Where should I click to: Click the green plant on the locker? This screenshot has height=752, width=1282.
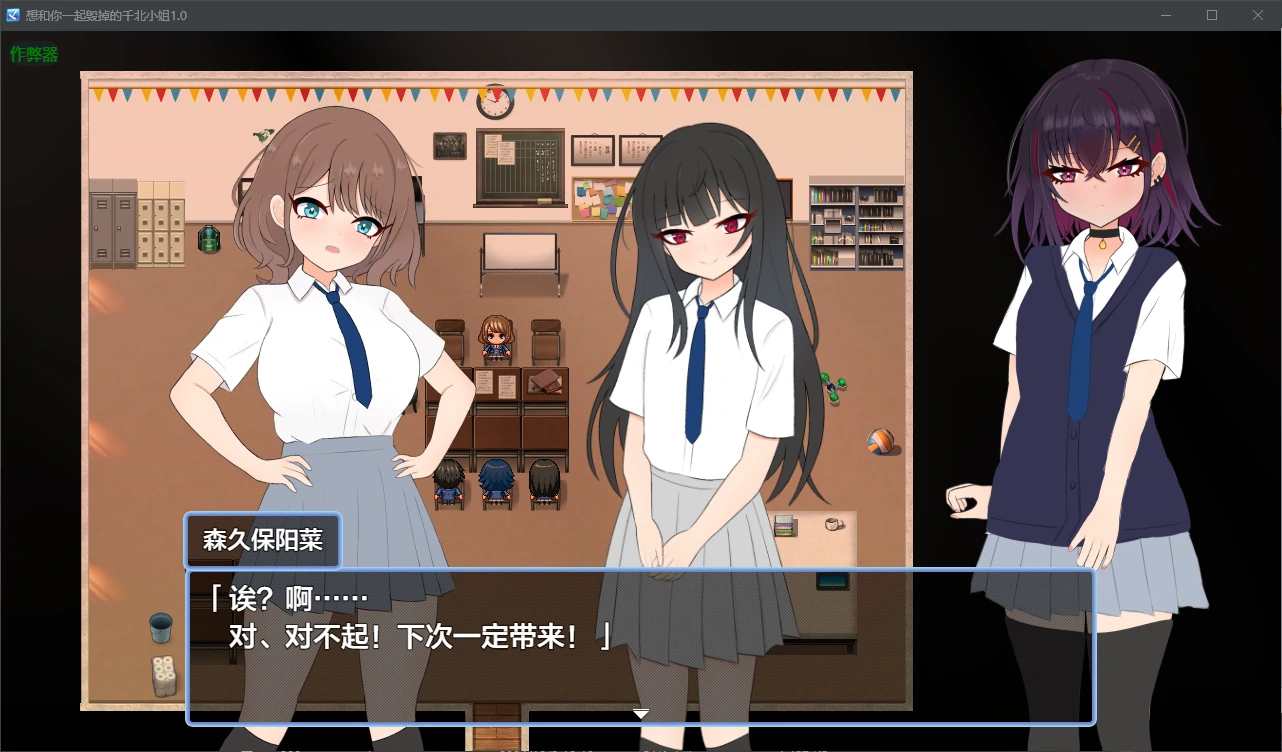[210, 238]
